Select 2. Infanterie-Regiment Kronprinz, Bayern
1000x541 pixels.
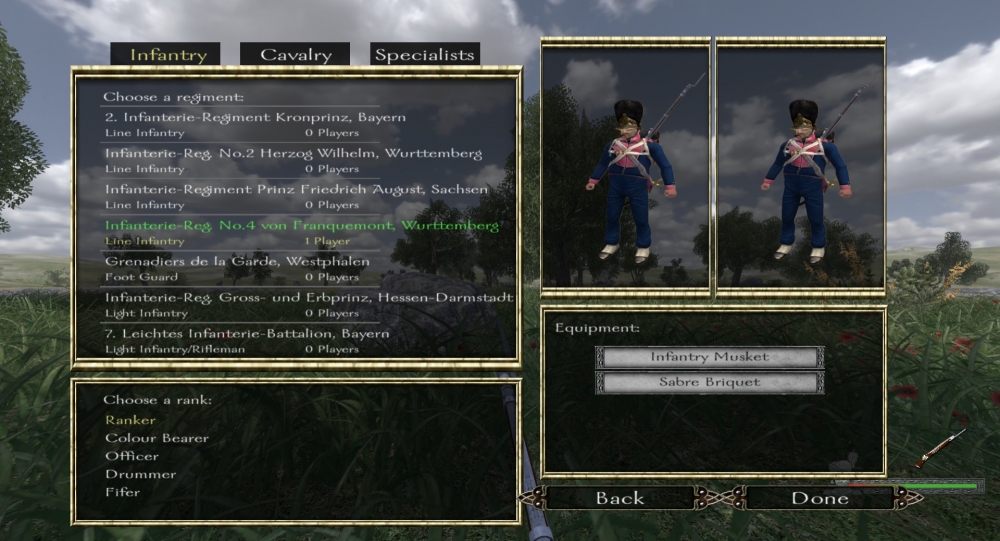(x=256, y=117)
